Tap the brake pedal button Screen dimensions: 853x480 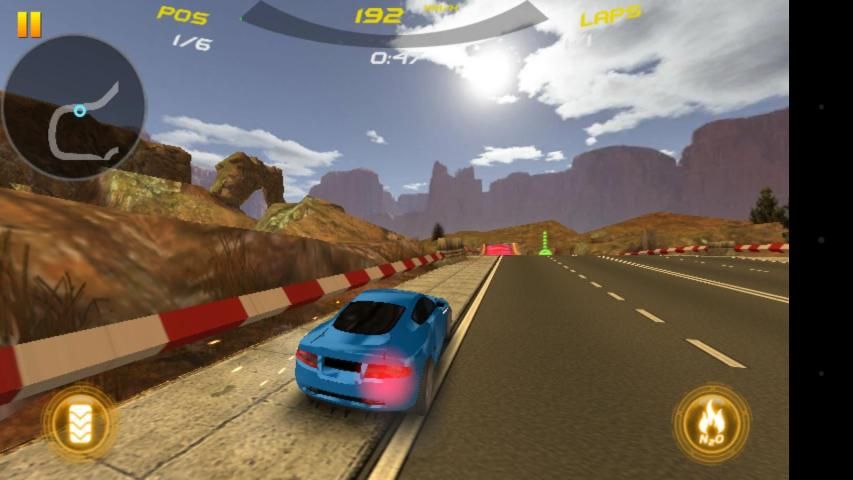(80, 422)
